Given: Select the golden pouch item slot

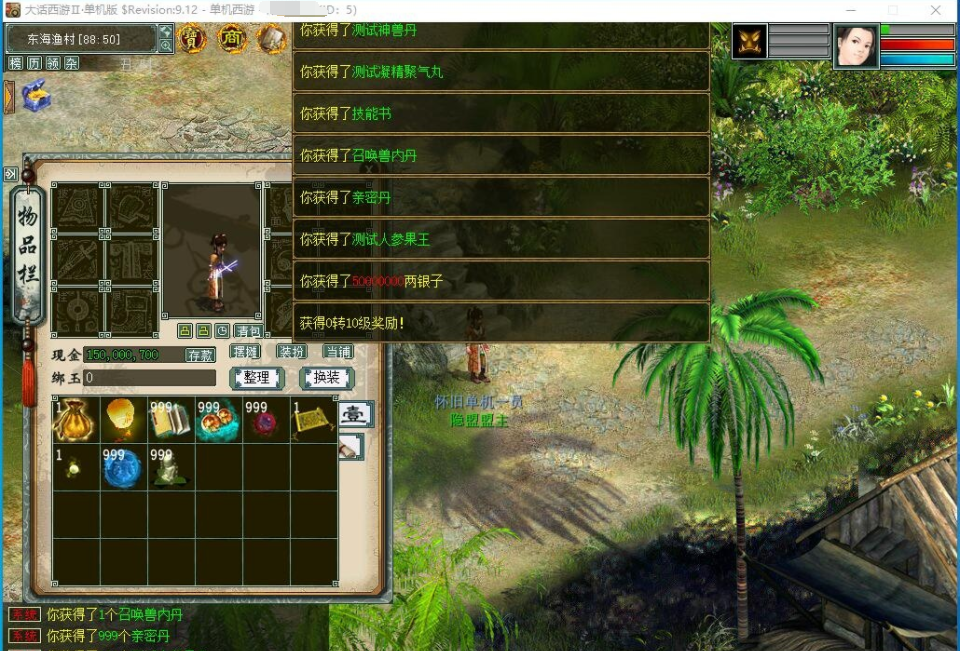Looking at the screenshot, I should [x=75, y=420].
